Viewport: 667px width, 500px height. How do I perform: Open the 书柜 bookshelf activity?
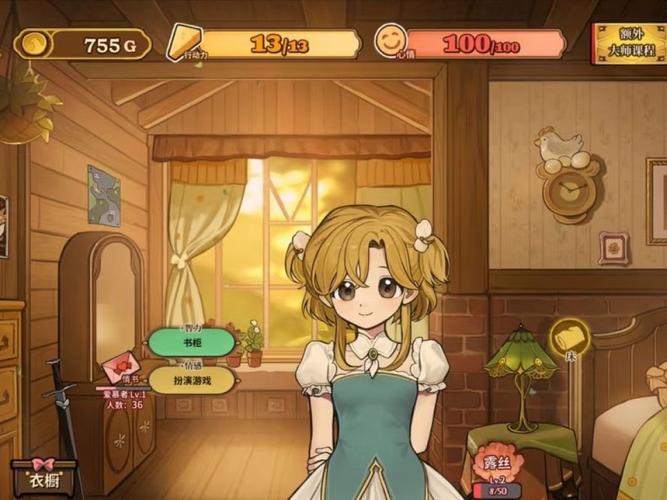192,343
